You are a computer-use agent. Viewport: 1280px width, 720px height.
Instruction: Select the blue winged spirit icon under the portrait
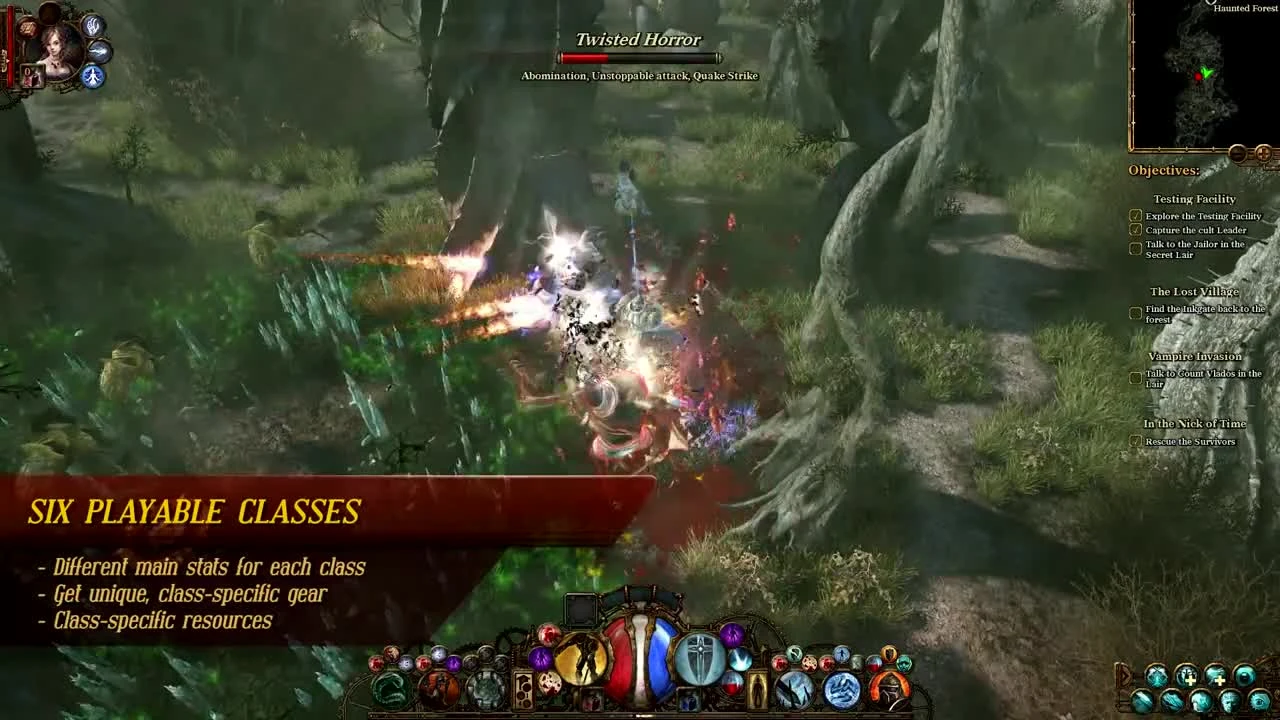tap(93, 77)
